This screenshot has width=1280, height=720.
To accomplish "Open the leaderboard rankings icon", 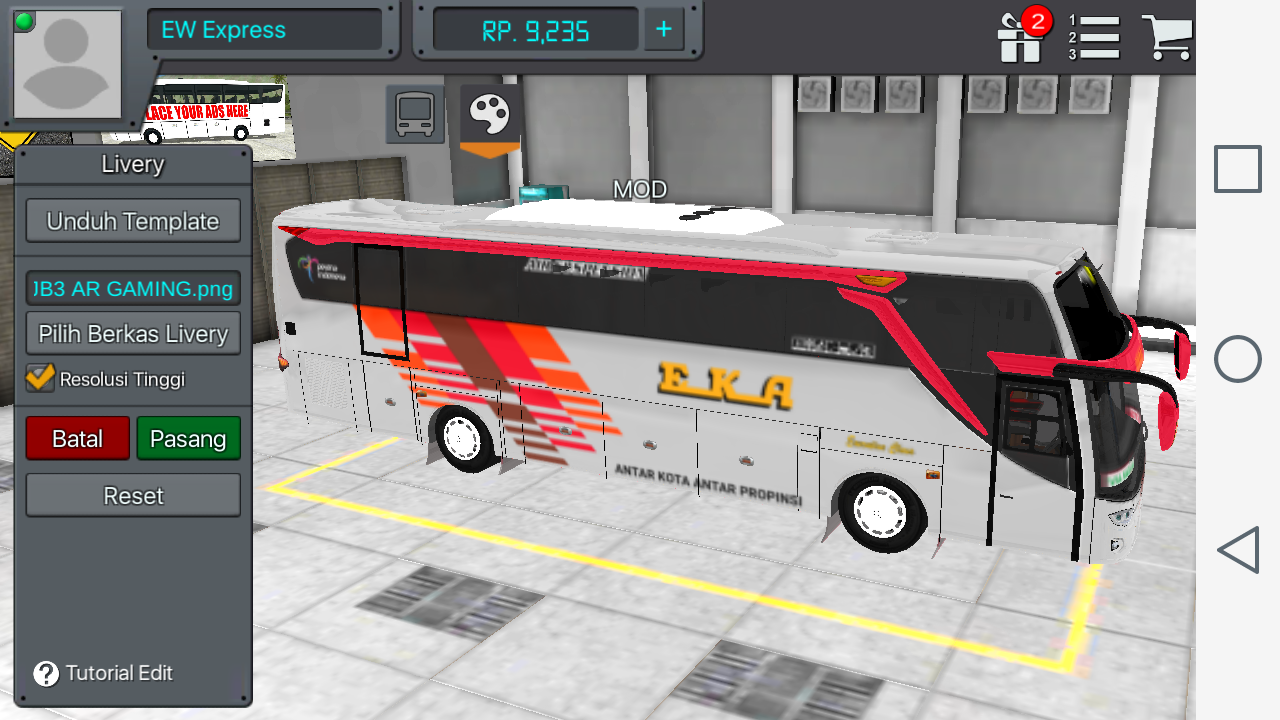I will coord(1096,38).
